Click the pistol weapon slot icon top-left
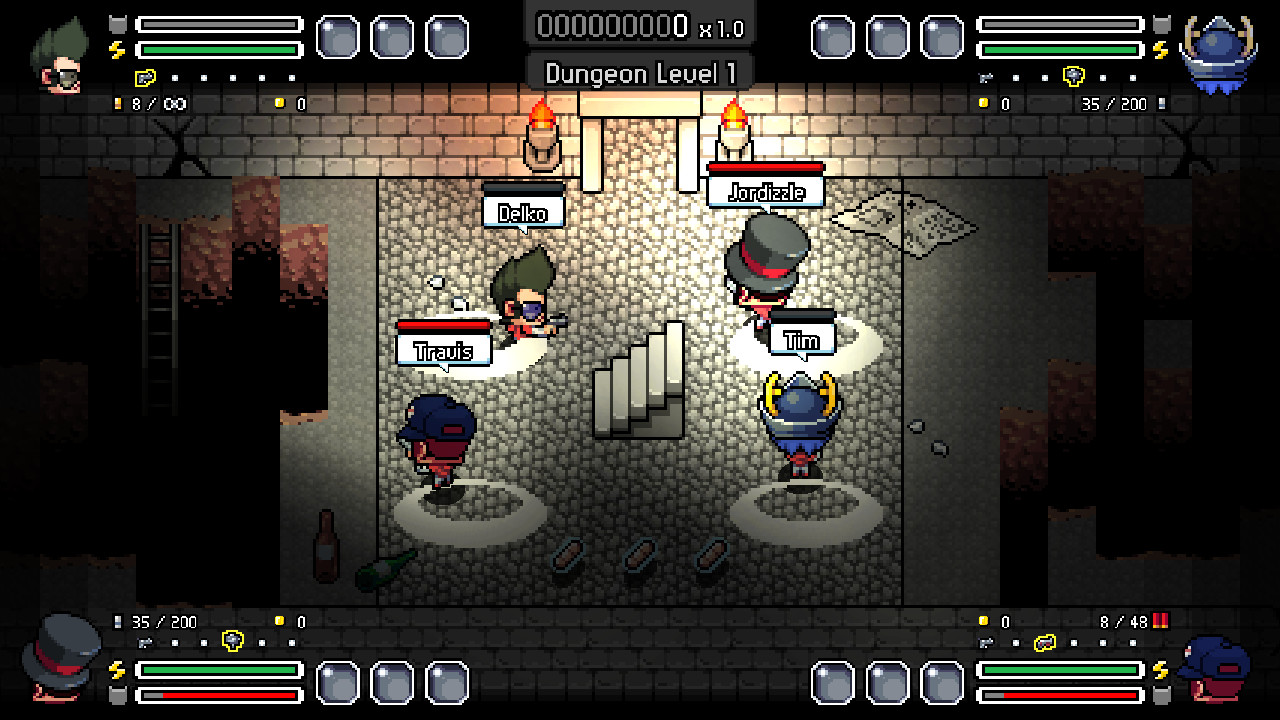1280x720 pixels. [144, 79]
